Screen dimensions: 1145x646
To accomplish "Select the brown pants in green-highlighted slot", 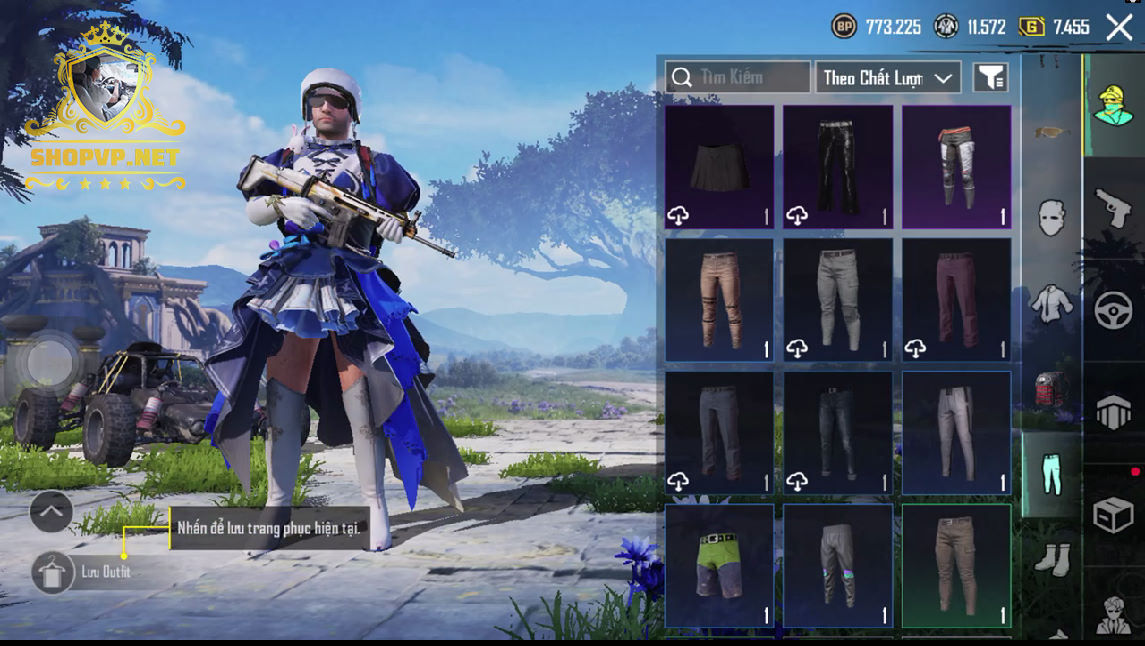I will click(x=956, y=565).
